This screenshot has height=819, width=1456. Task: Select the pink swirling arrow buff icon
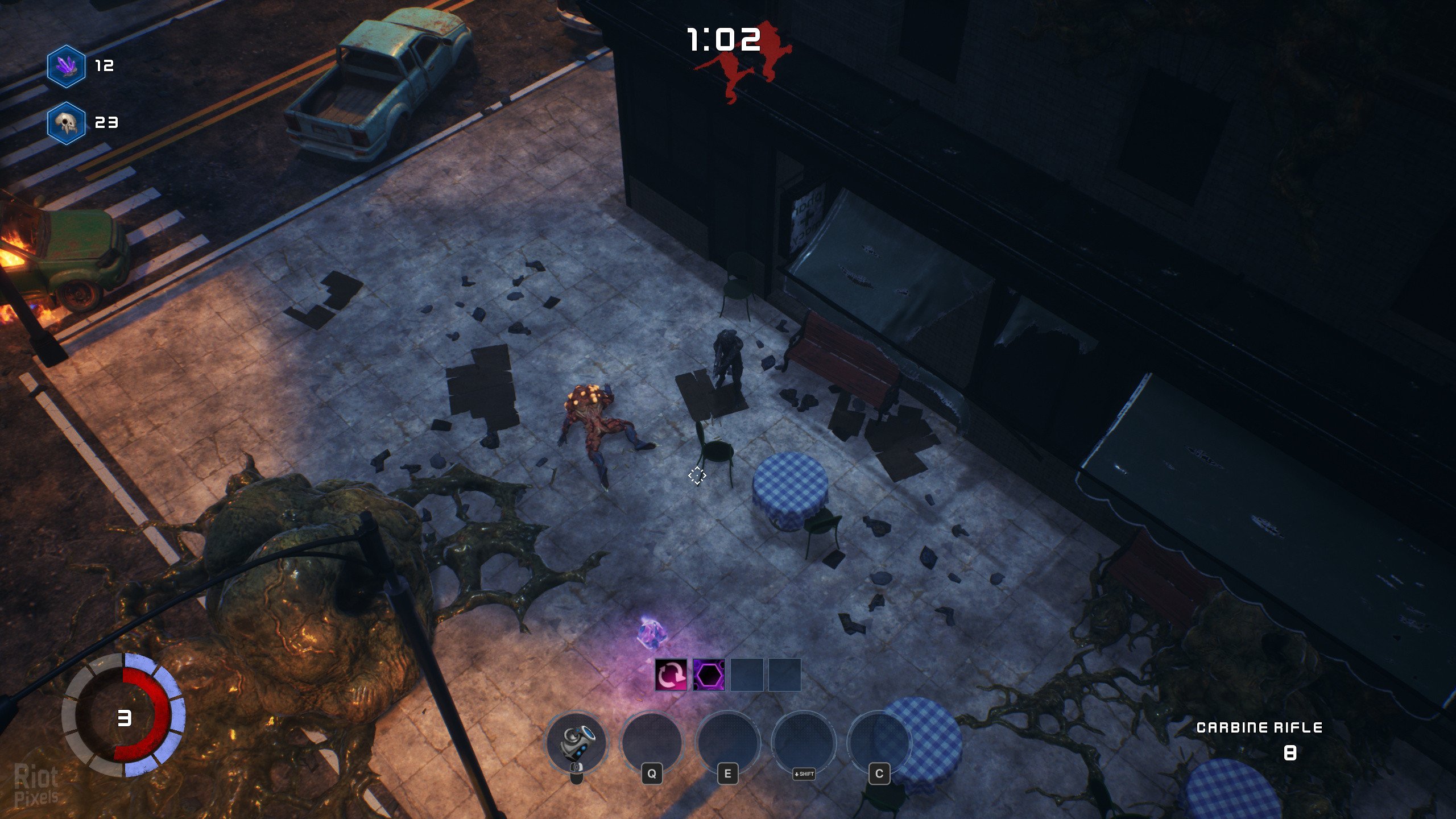click(671, 675)
